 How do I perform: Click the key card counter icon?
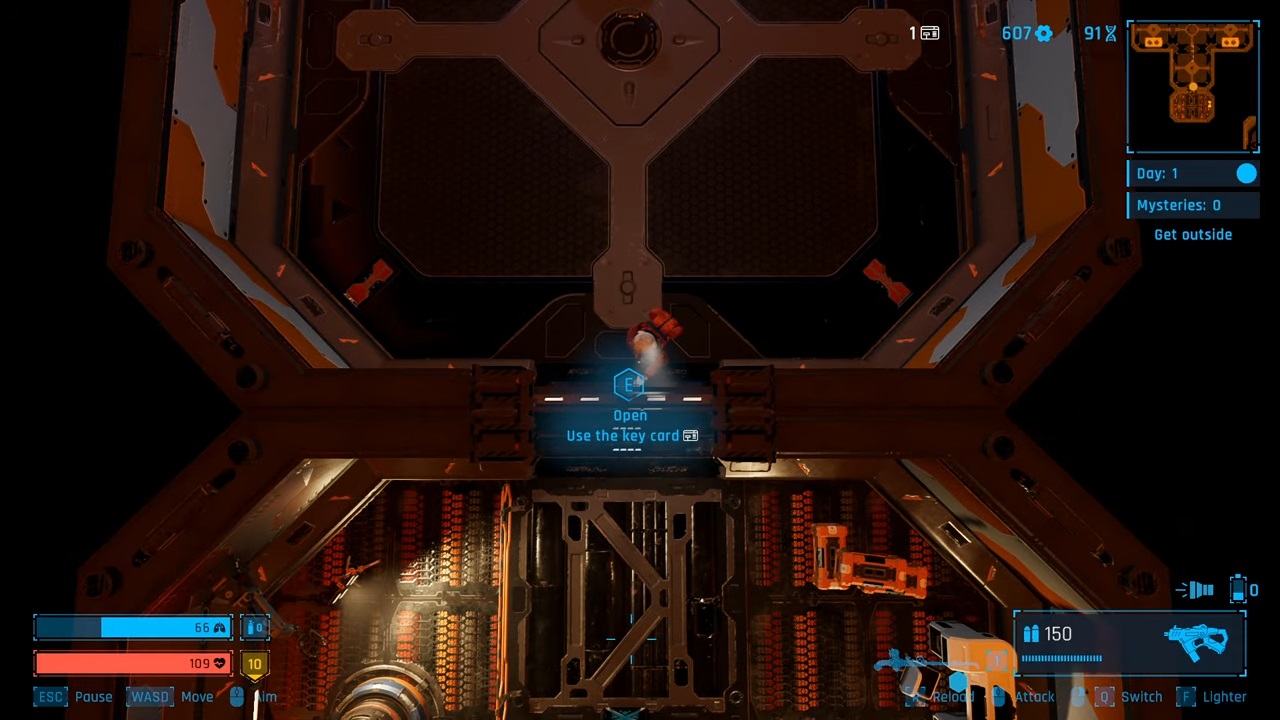tap(929, 34)
